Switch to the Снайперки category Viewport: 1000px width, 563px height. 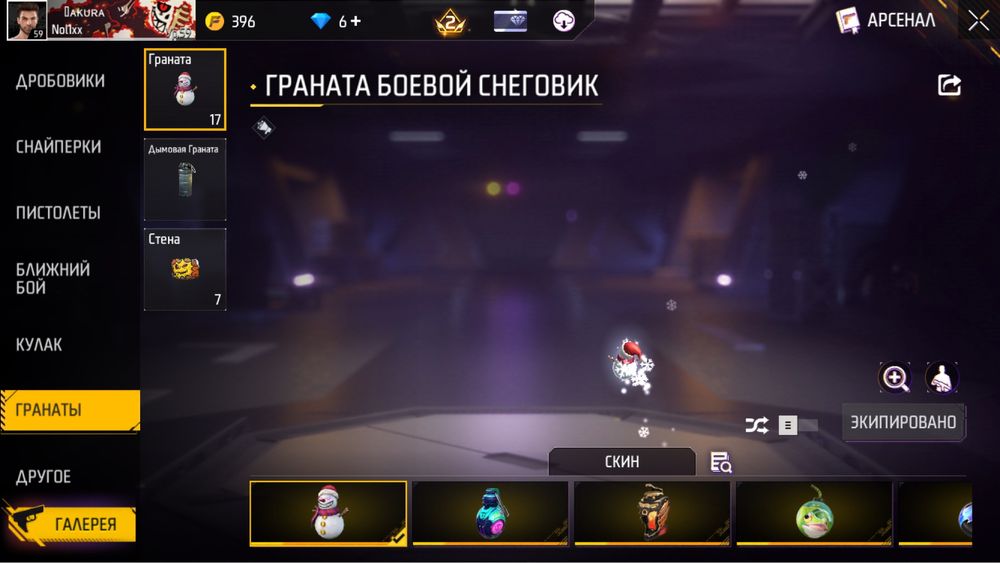click(58, 147)
